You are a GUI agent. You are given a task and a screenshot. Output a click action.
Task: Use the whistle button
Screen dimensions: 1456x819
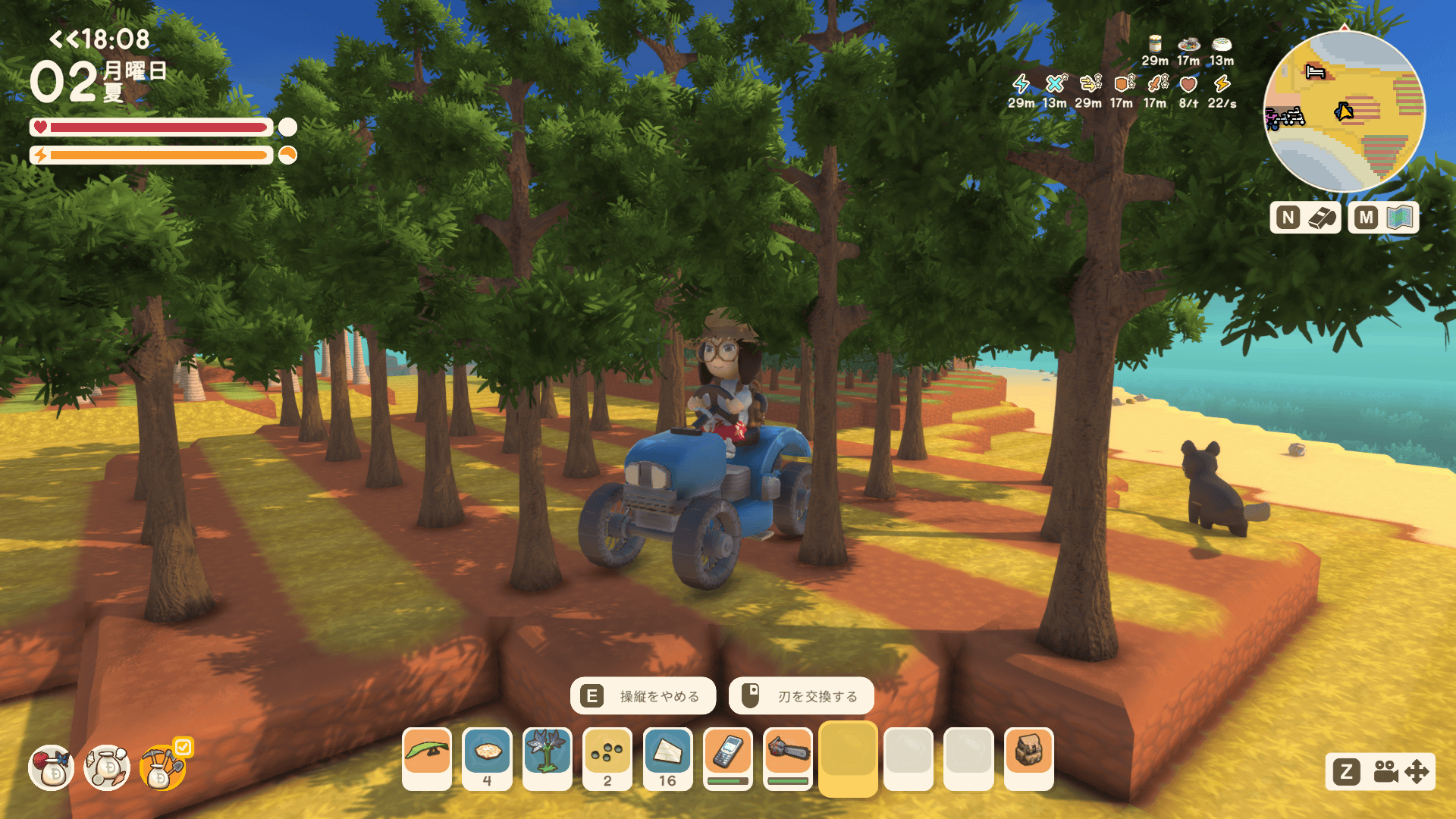[1306, 218]
